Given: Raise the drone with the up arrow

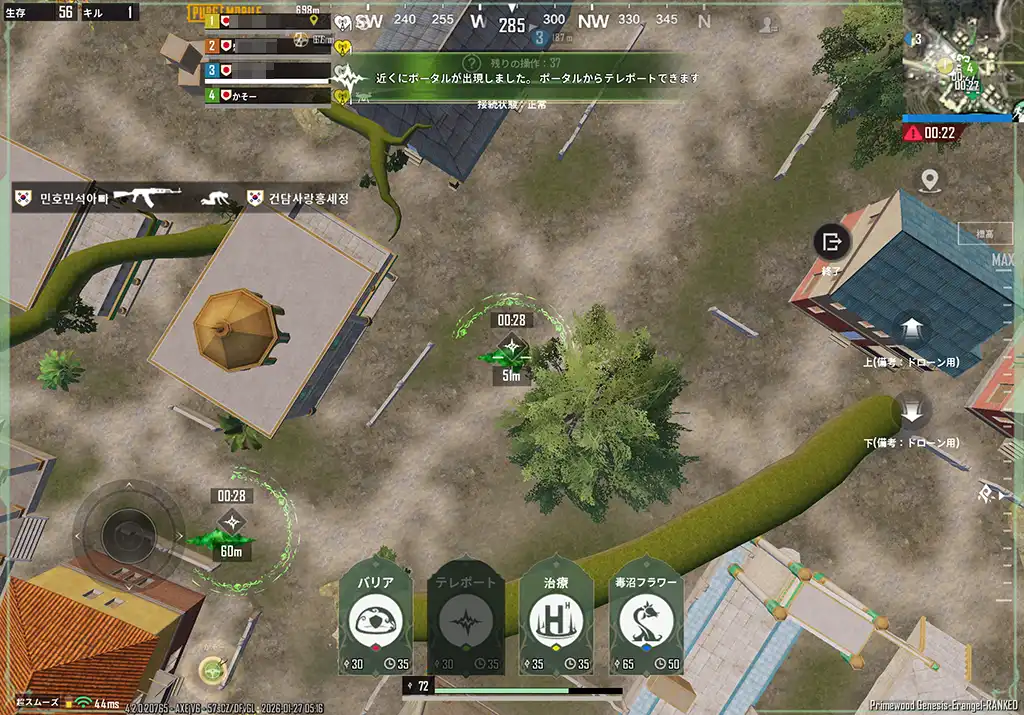Looking at the screenshot, I should coord(912,329).
